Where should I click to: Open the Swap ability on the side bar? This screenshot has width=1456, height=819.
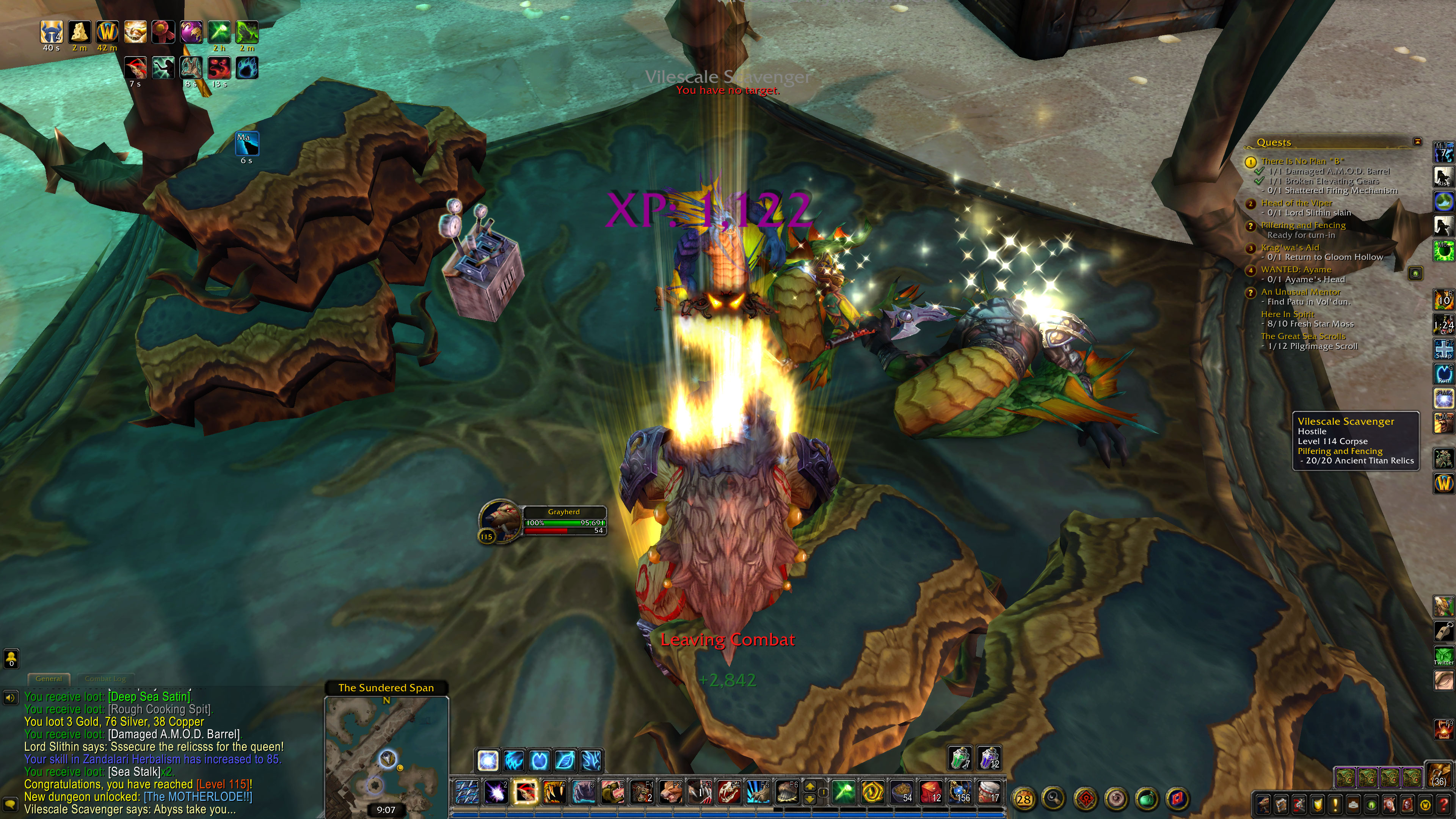click(1443, 349)
